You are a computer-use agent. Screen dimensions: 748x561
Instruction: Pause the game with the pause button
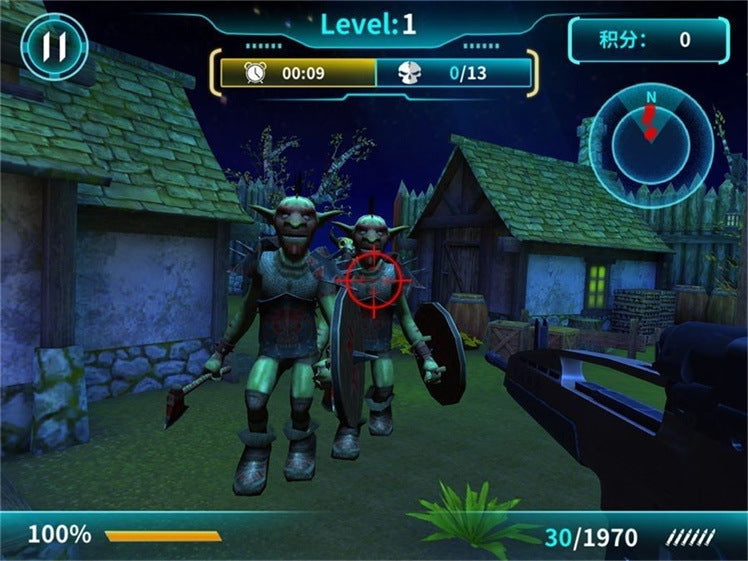[54, 46]
